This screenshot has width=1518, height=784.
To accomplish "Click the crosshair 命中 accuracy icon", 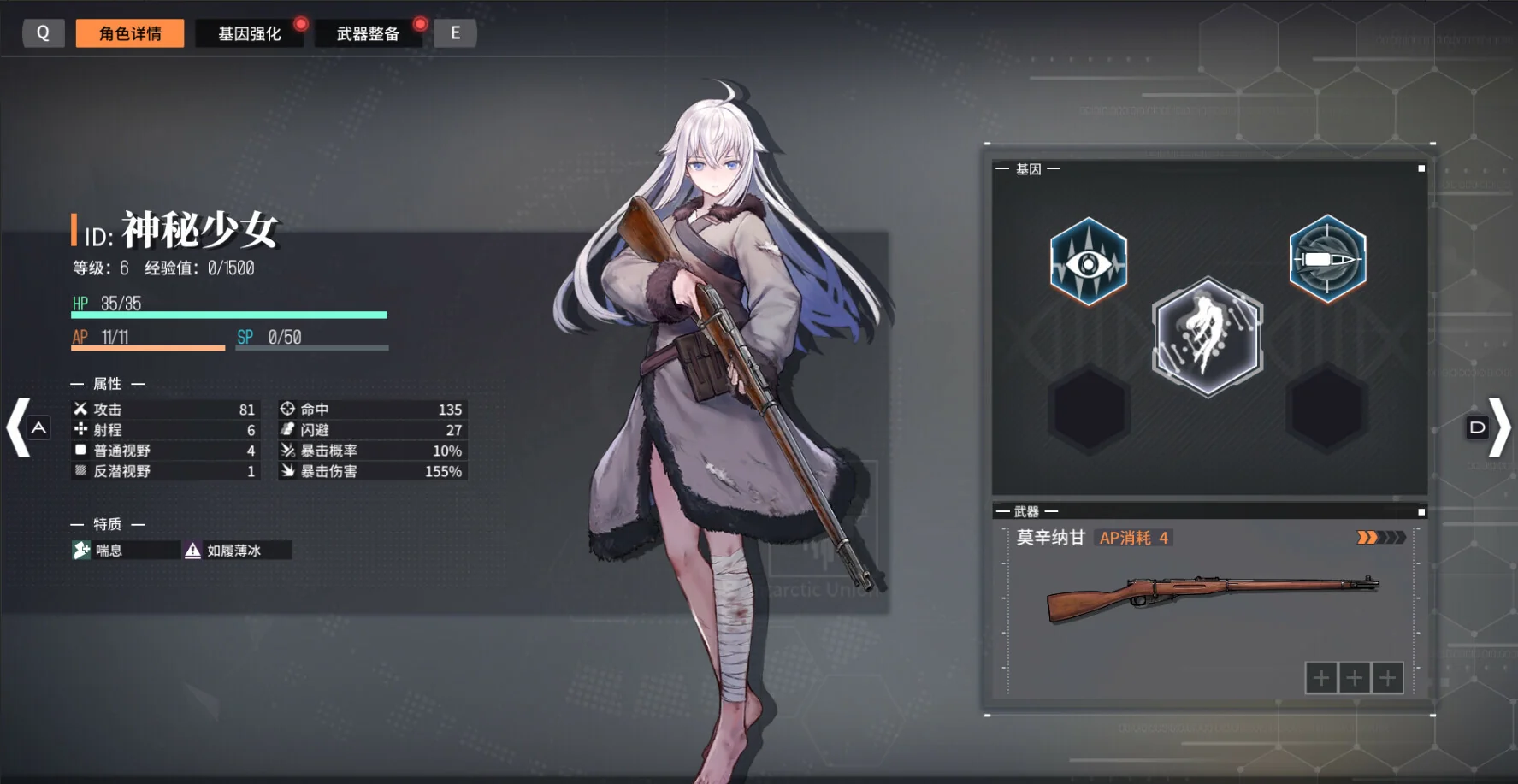I will click(286, 410).
